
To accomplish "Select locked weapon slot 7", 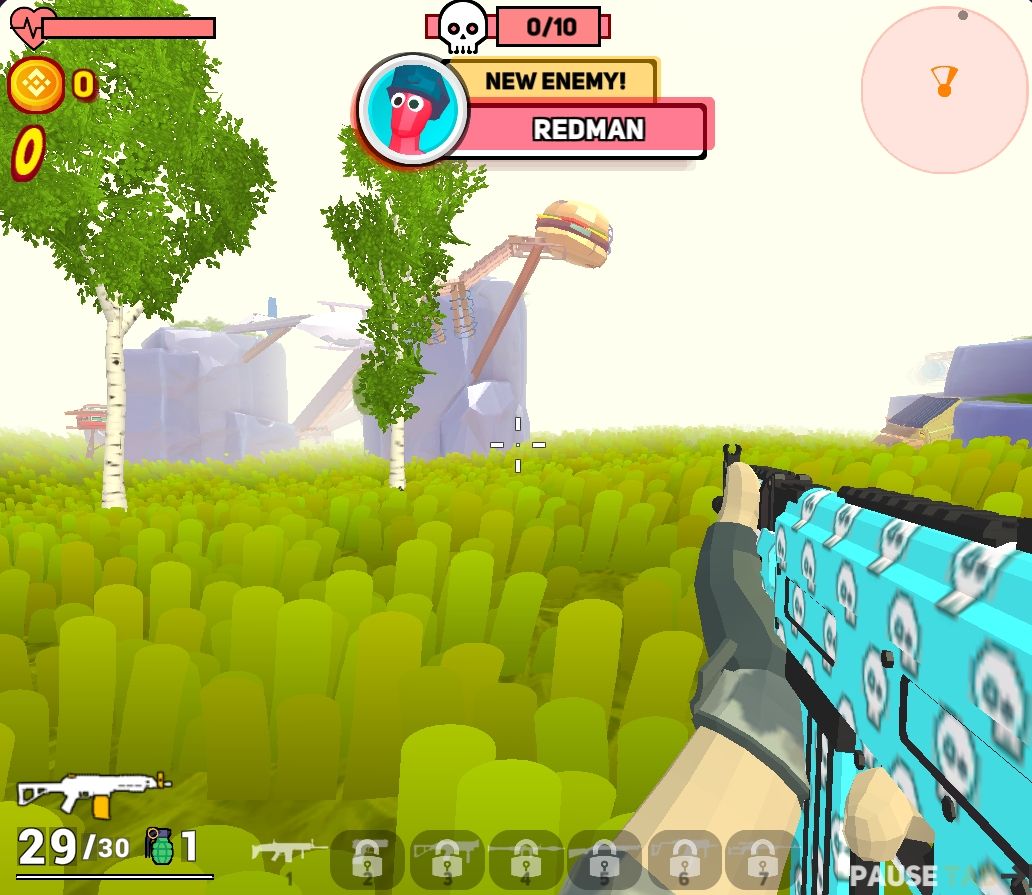I will (x=763, y=858).
